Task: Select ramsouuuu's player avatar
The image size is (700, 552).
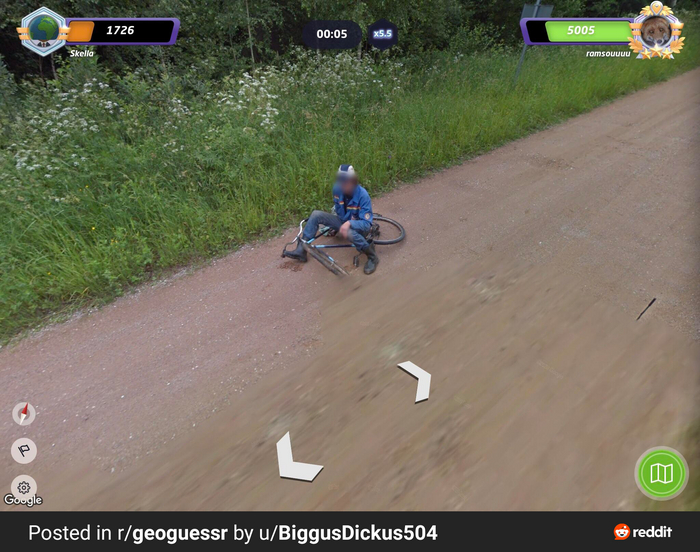Action: pos(656,31)
